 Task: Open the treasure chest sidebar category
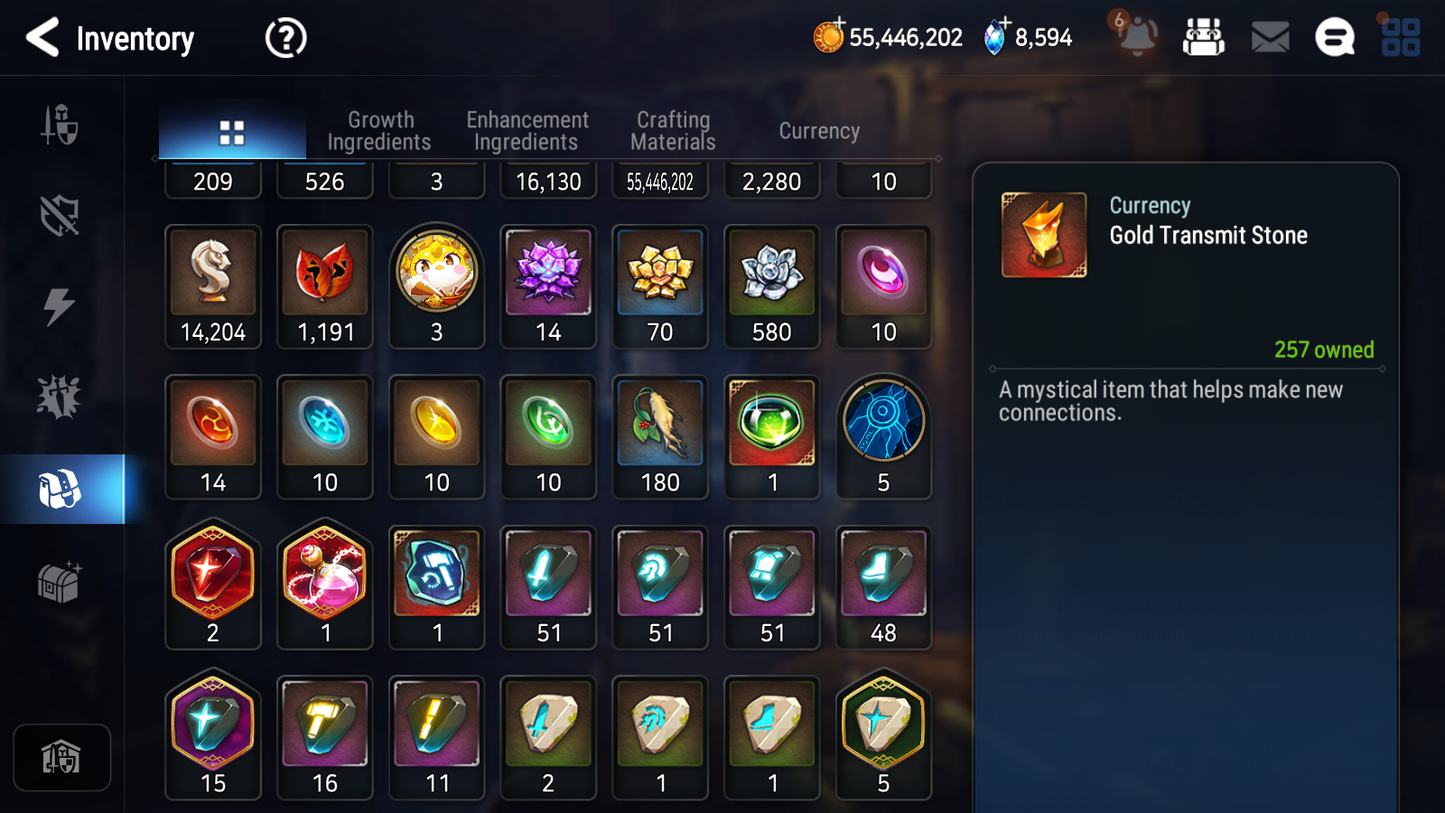click(x=60, y=581)
